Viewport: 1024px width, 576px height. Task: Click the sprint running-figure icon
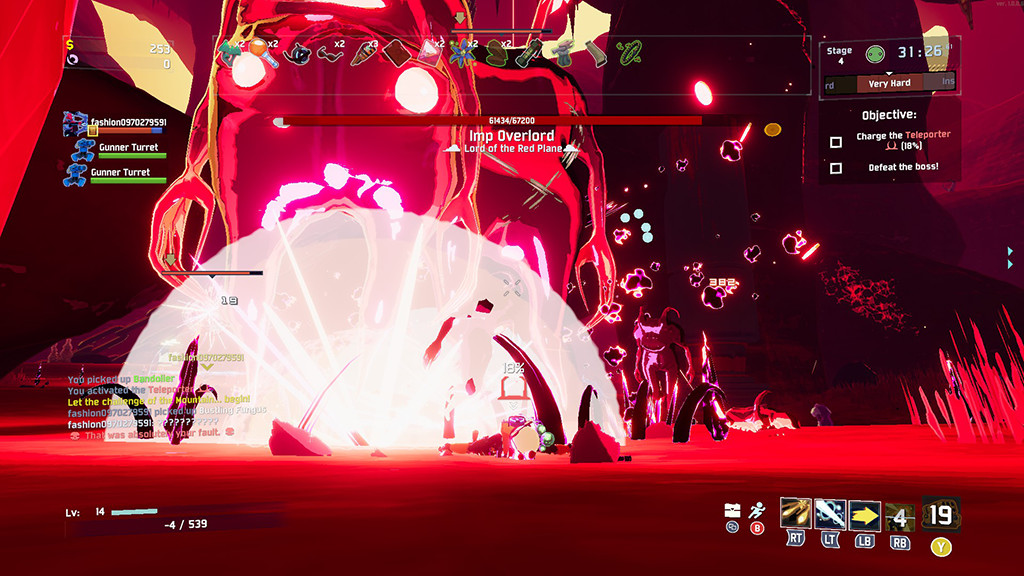click(x=757, y=510)
